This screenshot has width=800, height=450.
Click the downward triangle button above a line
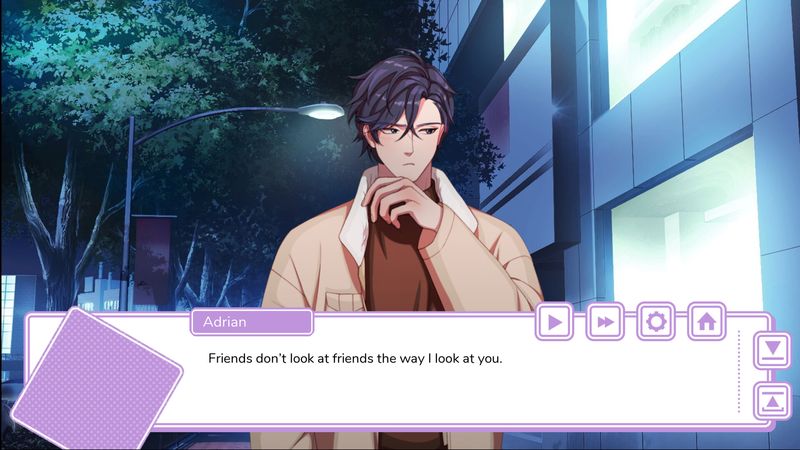[771, 351]
